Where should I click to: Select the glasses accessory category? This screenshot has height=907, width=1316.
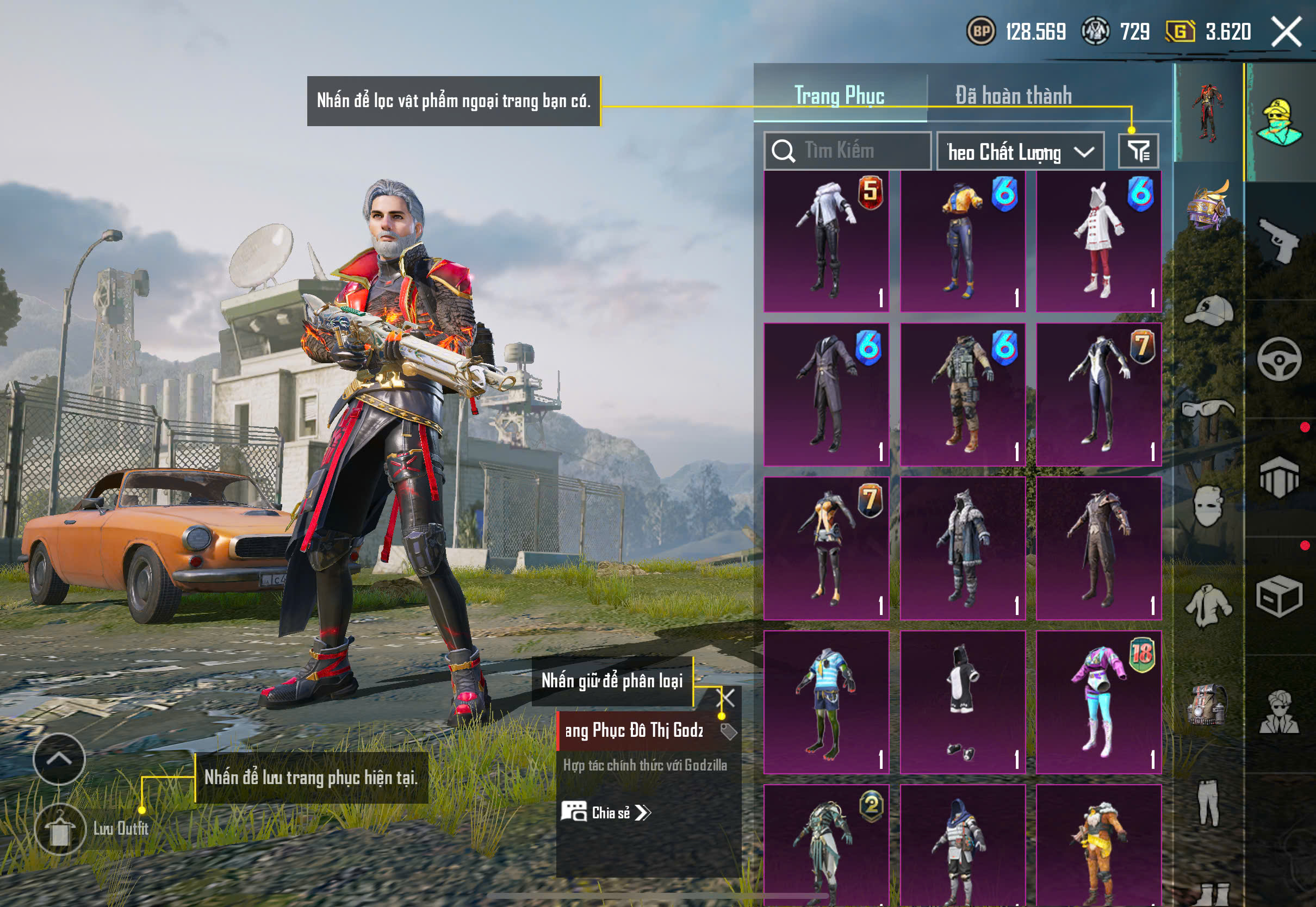coord(1209,409)
